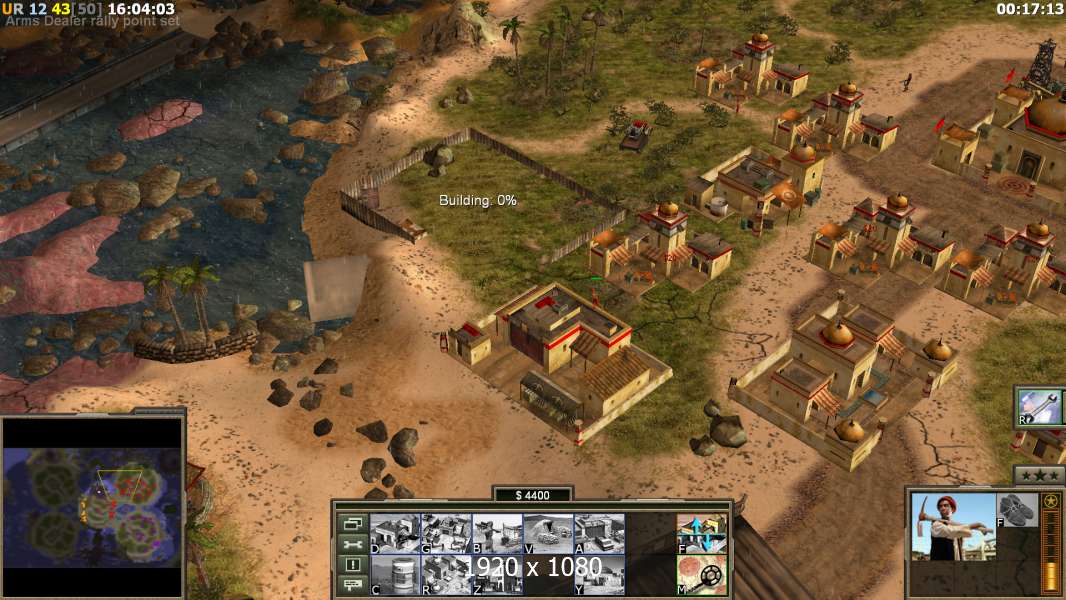The width and height of the screenshot is (1066, 600).
Task: Choose the build icon with hotkey A
Action: [599, 534]
